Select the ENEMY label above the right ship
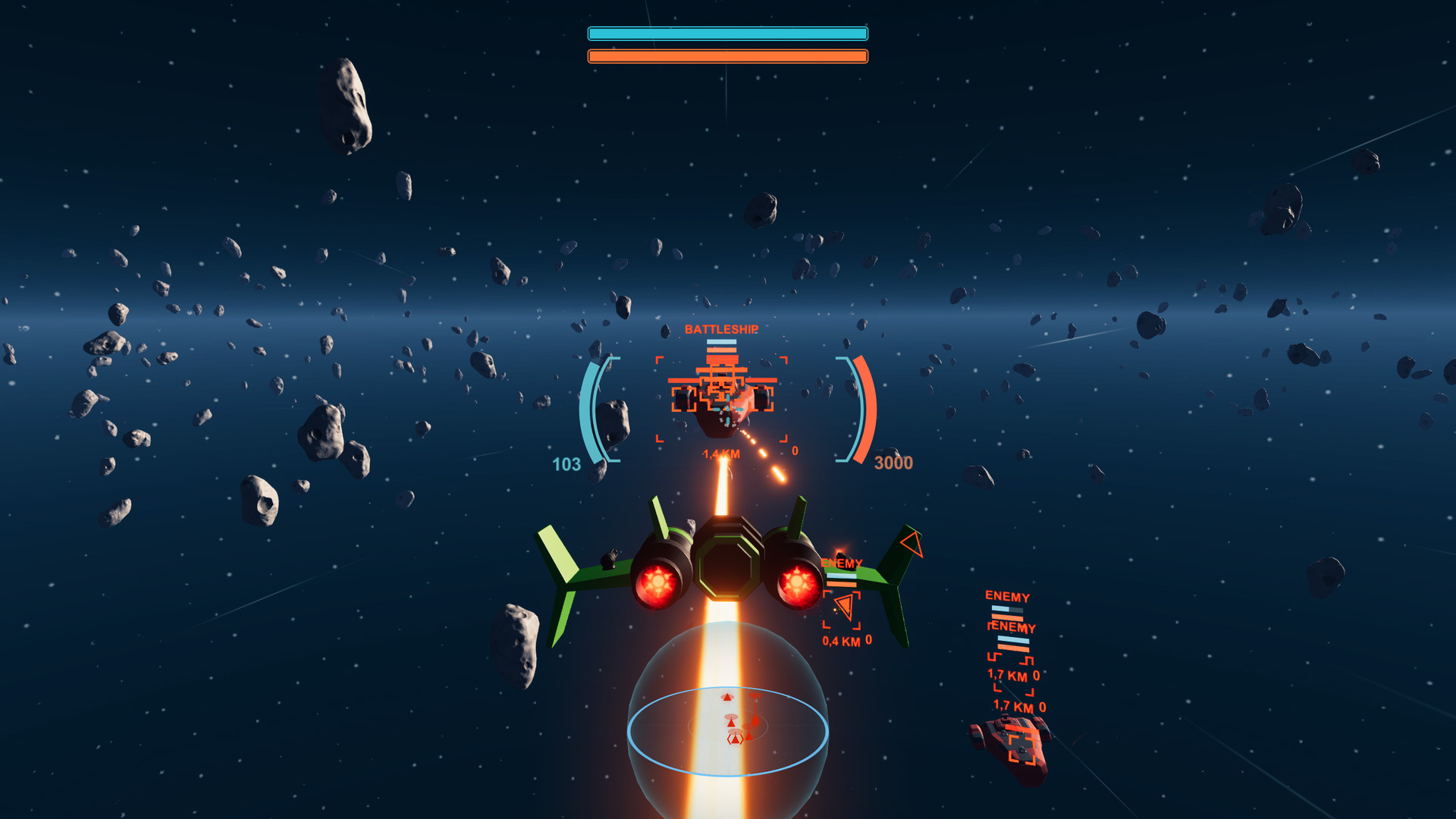Image resolution: width=1456 pixels, height=819 pixels. 1007,597
